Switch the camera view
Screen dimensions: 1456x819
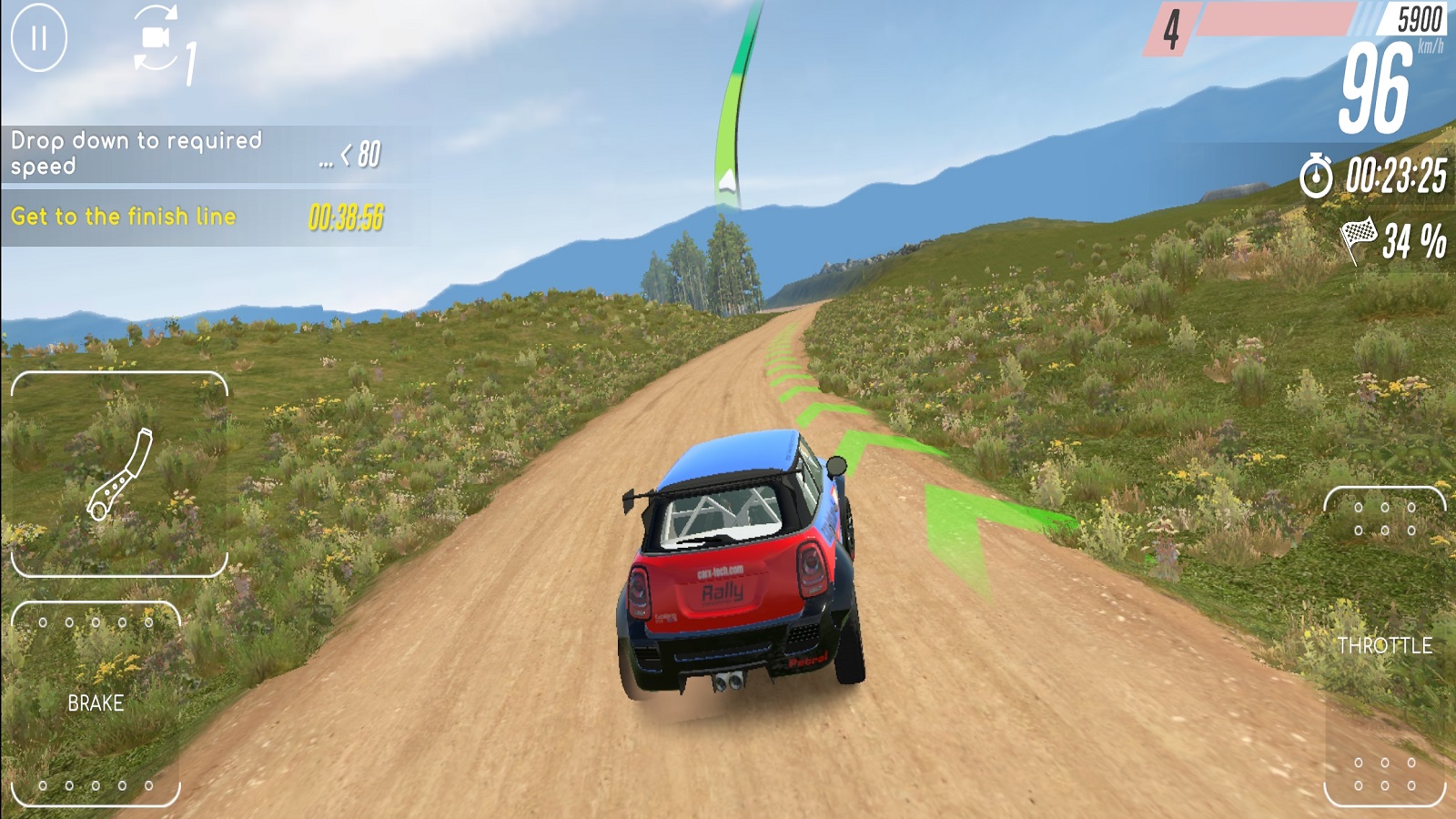(x=157, y=38)
